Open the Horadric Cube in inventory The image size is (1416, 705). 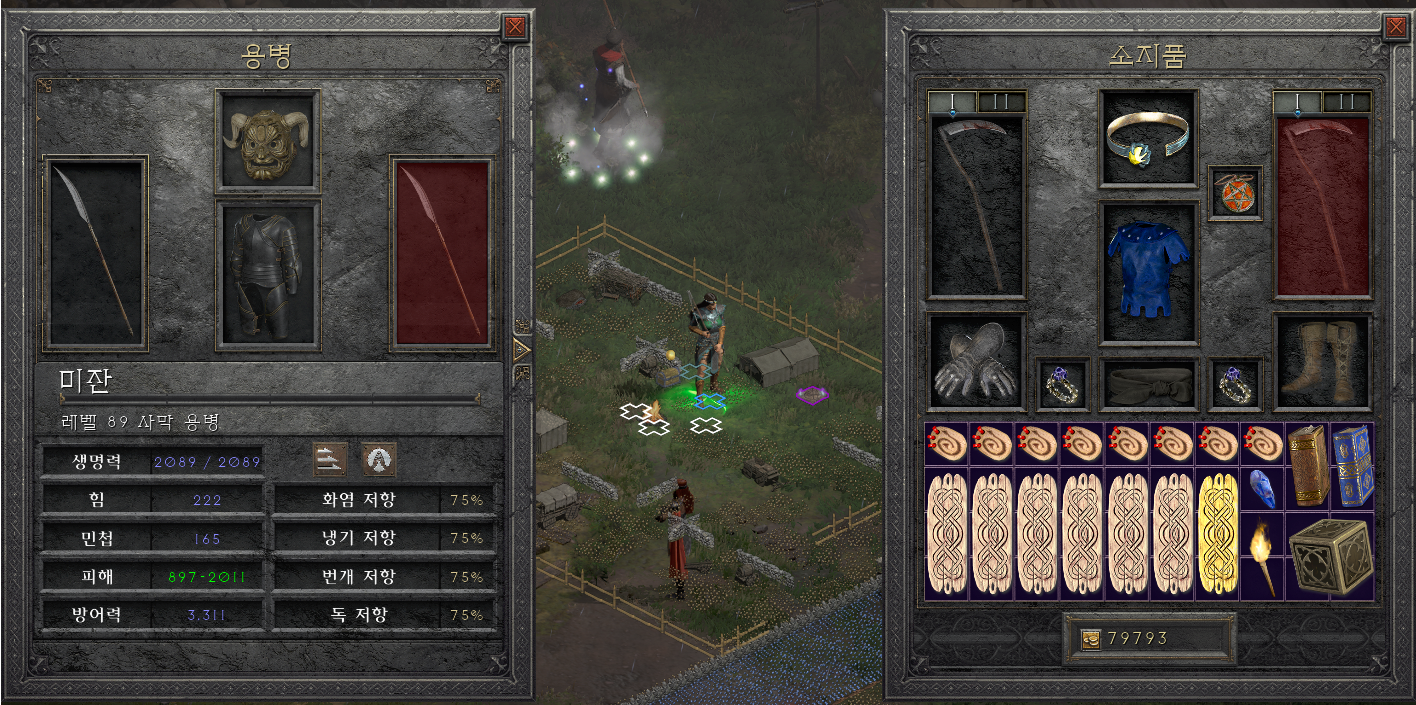click(1329, 557)
